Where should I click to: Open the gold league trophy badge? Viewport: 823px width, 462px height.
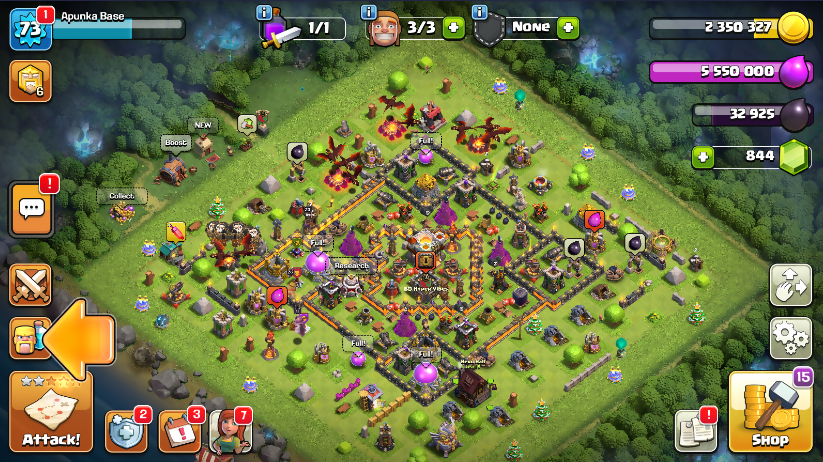pyautogui.click(x=30, y=81)
